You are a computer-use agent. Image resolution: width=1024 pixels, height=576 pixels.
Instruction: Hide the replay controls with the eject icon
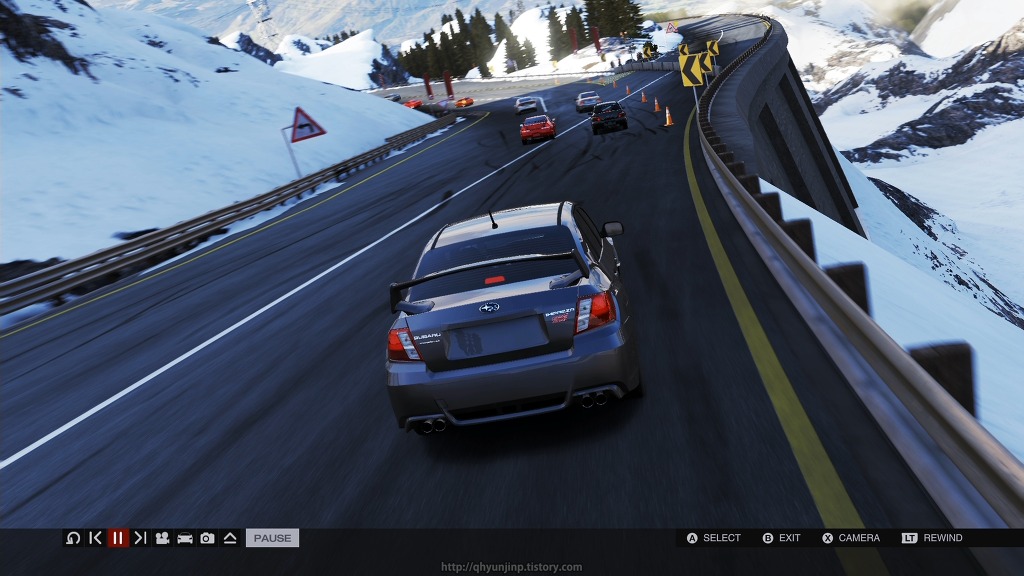coord(229,538)
